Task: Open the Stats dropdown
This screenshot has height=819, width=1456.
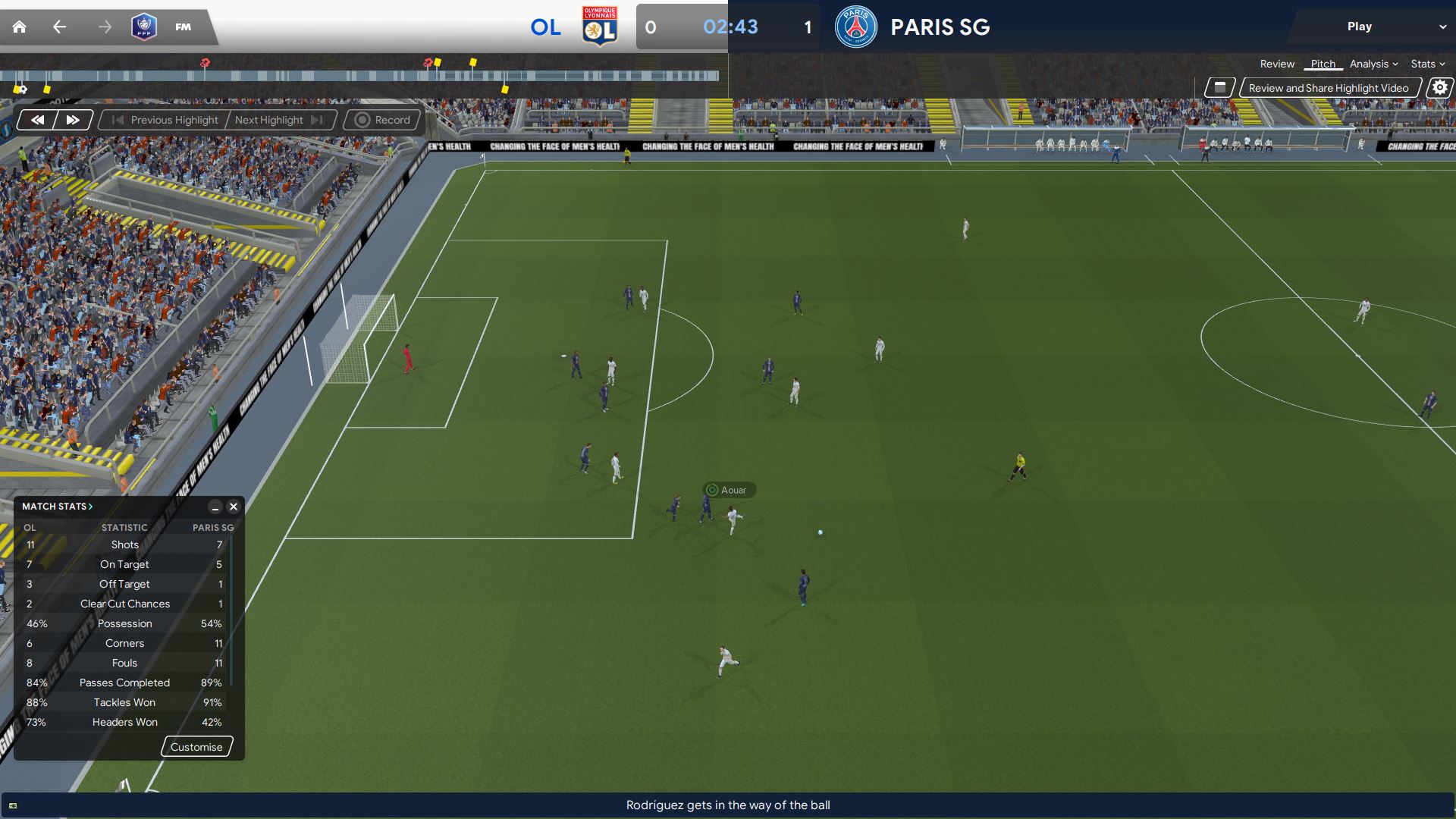Action: 1427,64
